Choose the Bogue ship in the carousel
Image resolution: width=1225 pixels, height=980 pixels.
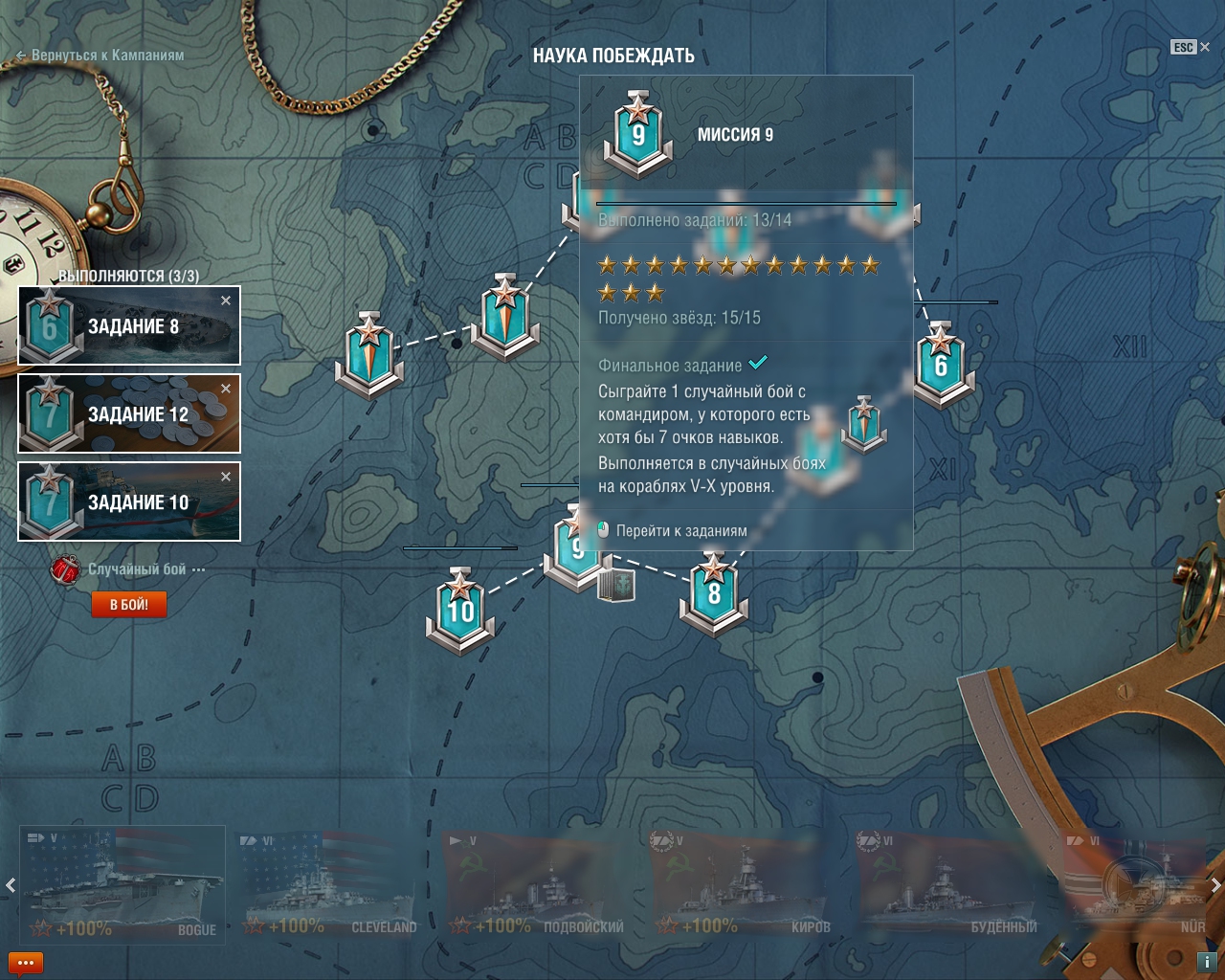pos(122,885)
